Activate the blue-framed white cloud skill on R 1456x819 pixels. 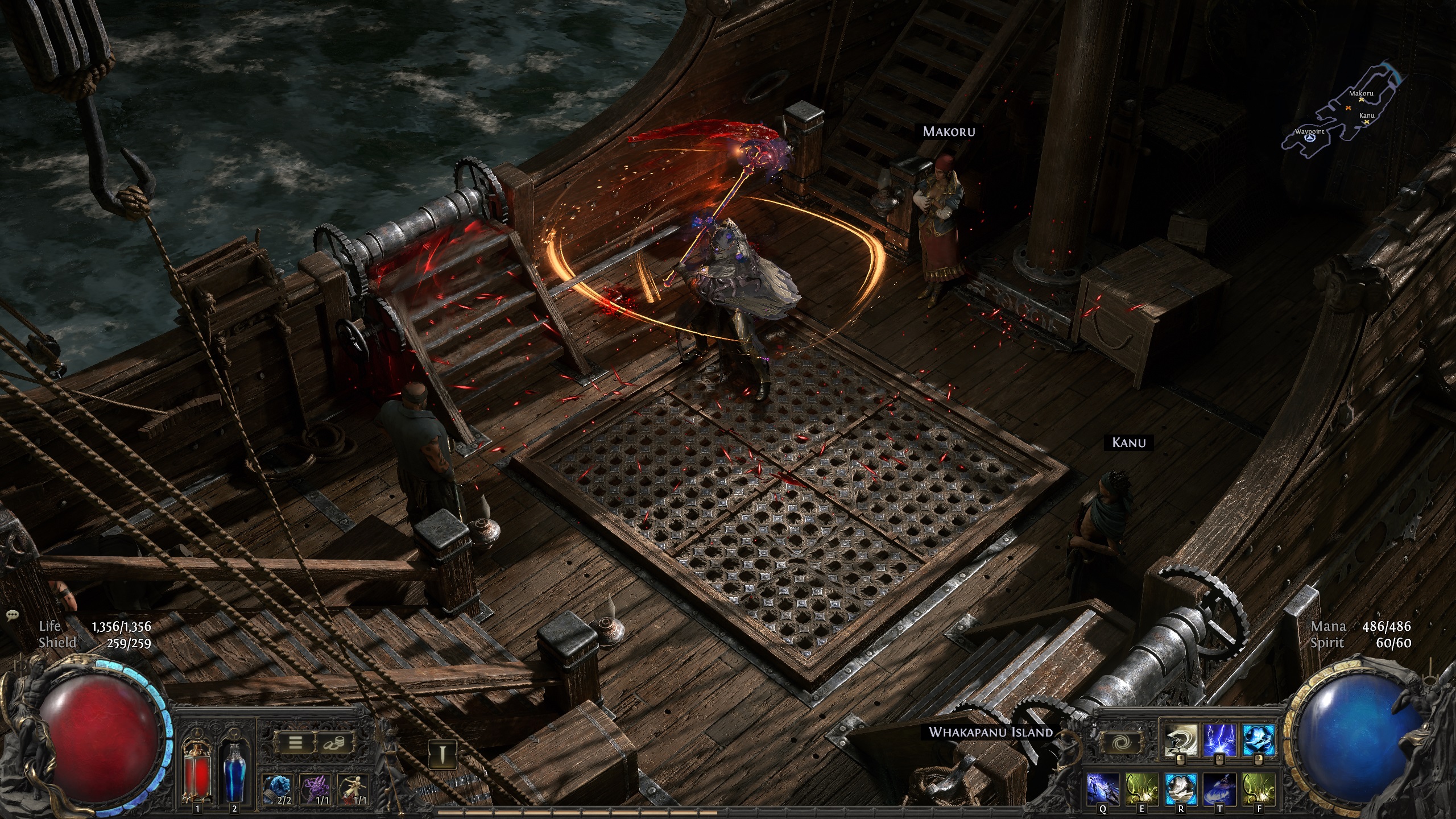click(1180, 789)
